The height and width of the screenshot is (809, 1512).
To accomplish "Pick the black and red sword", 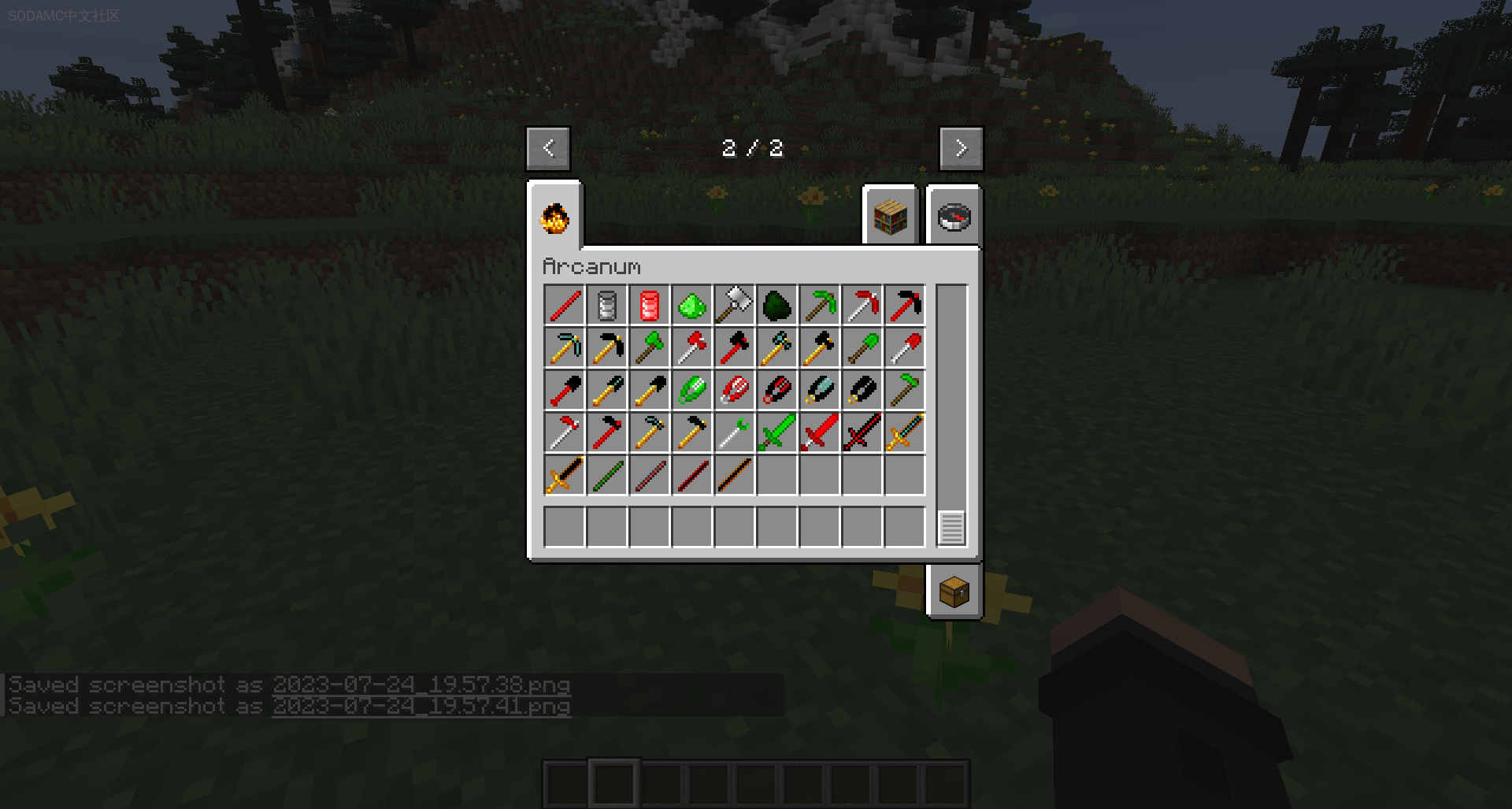I will click(x=862, y=433).
